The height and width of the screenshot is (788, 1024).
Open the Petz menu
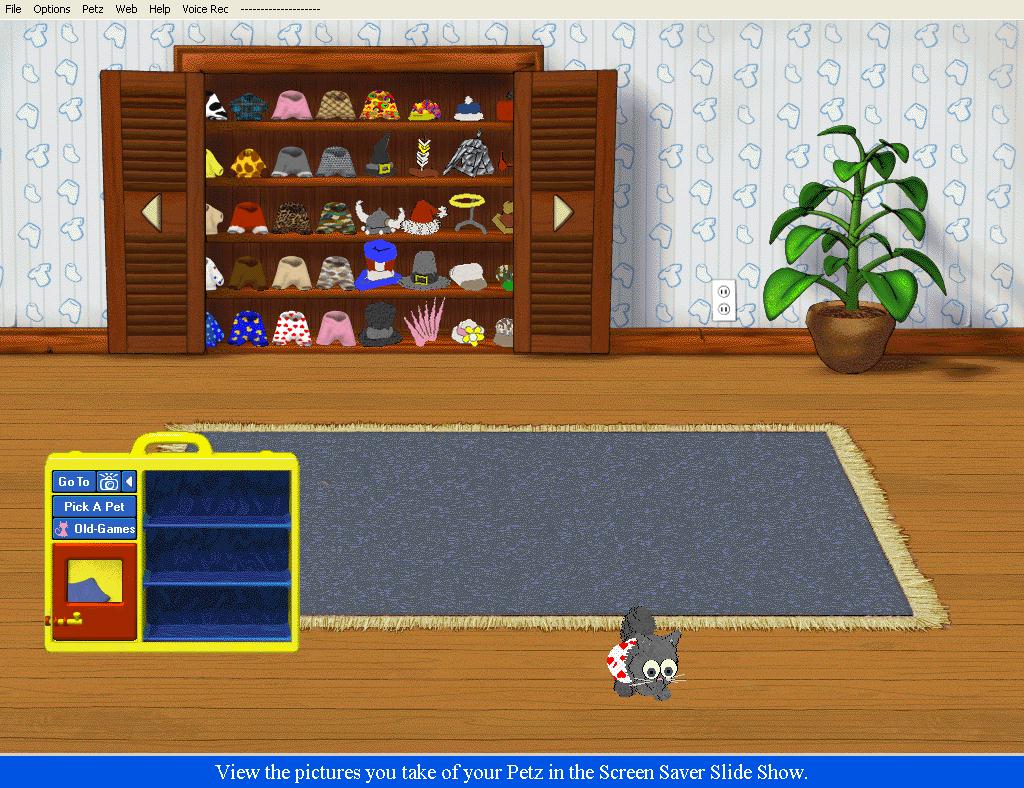pyautogui.click(x=93, y=9)
